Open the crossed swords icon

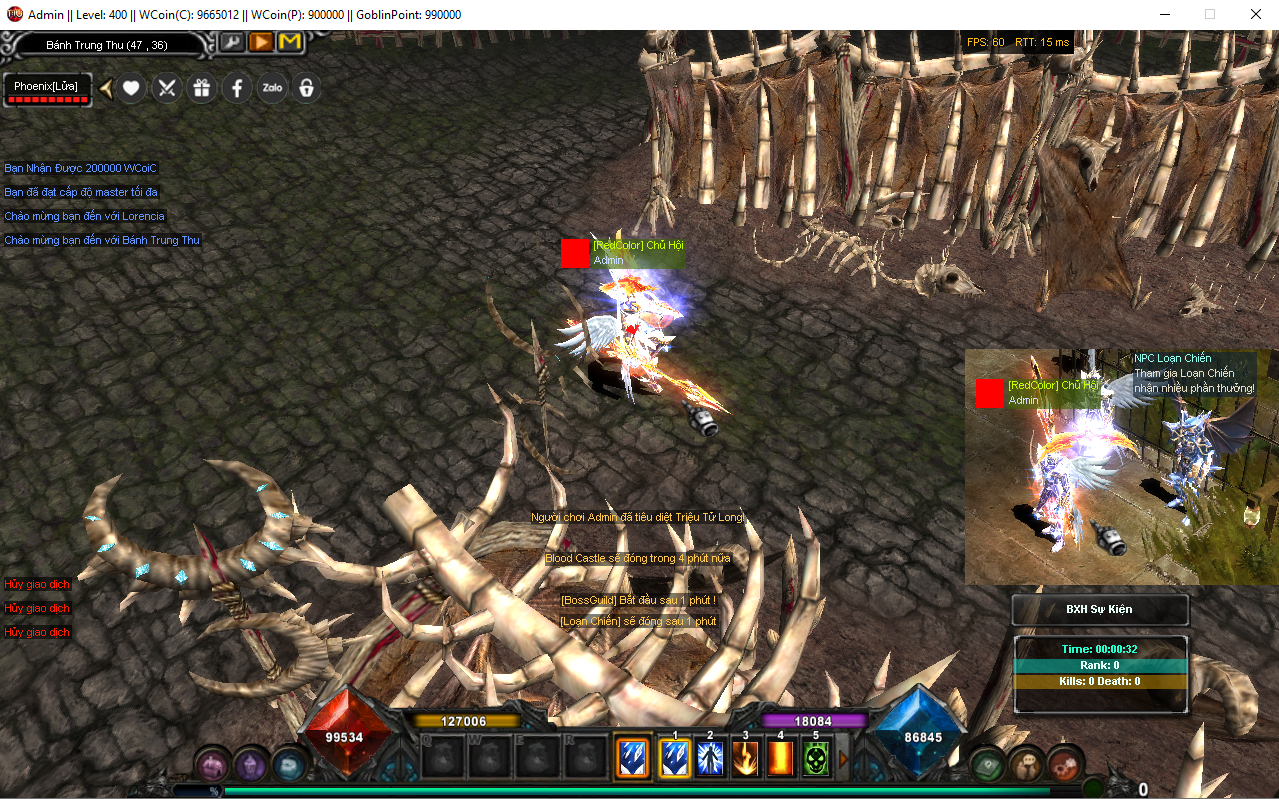click(x=166, y=88)
